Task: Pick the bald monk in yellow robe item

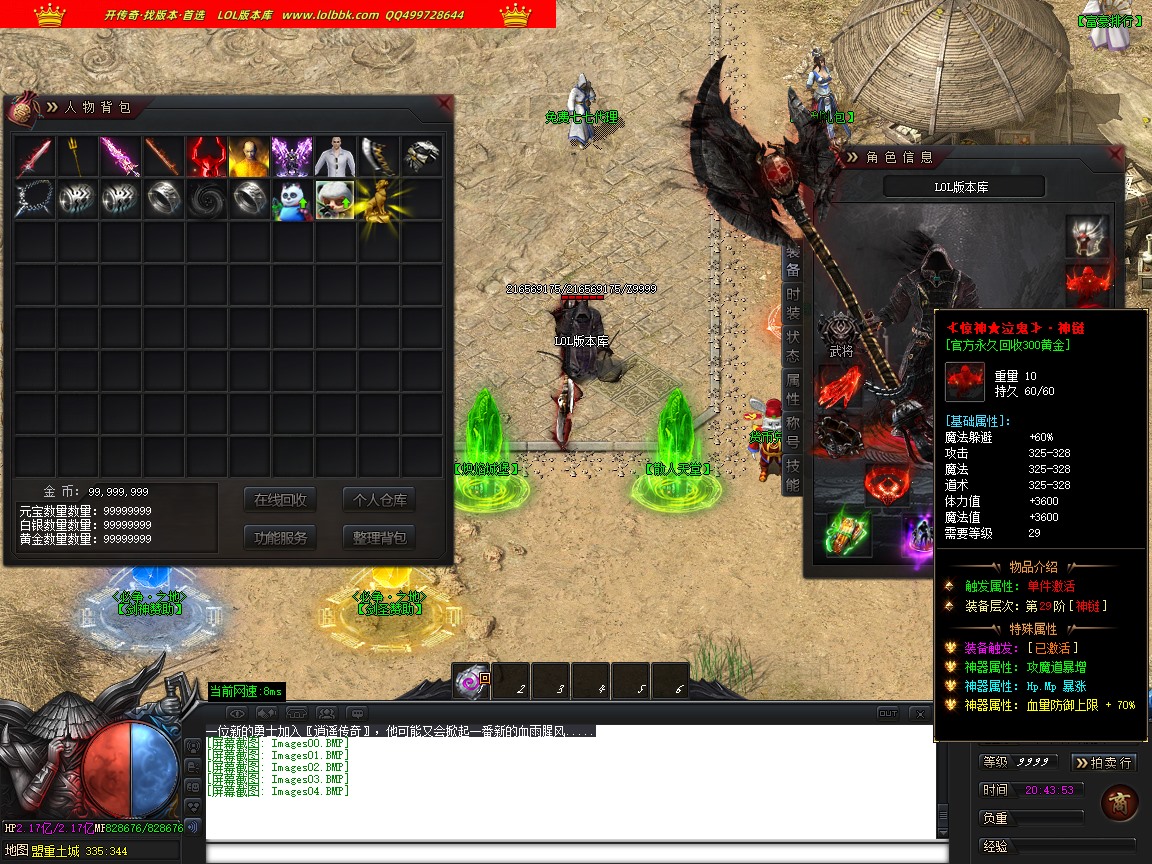Action: coord(249,156)
